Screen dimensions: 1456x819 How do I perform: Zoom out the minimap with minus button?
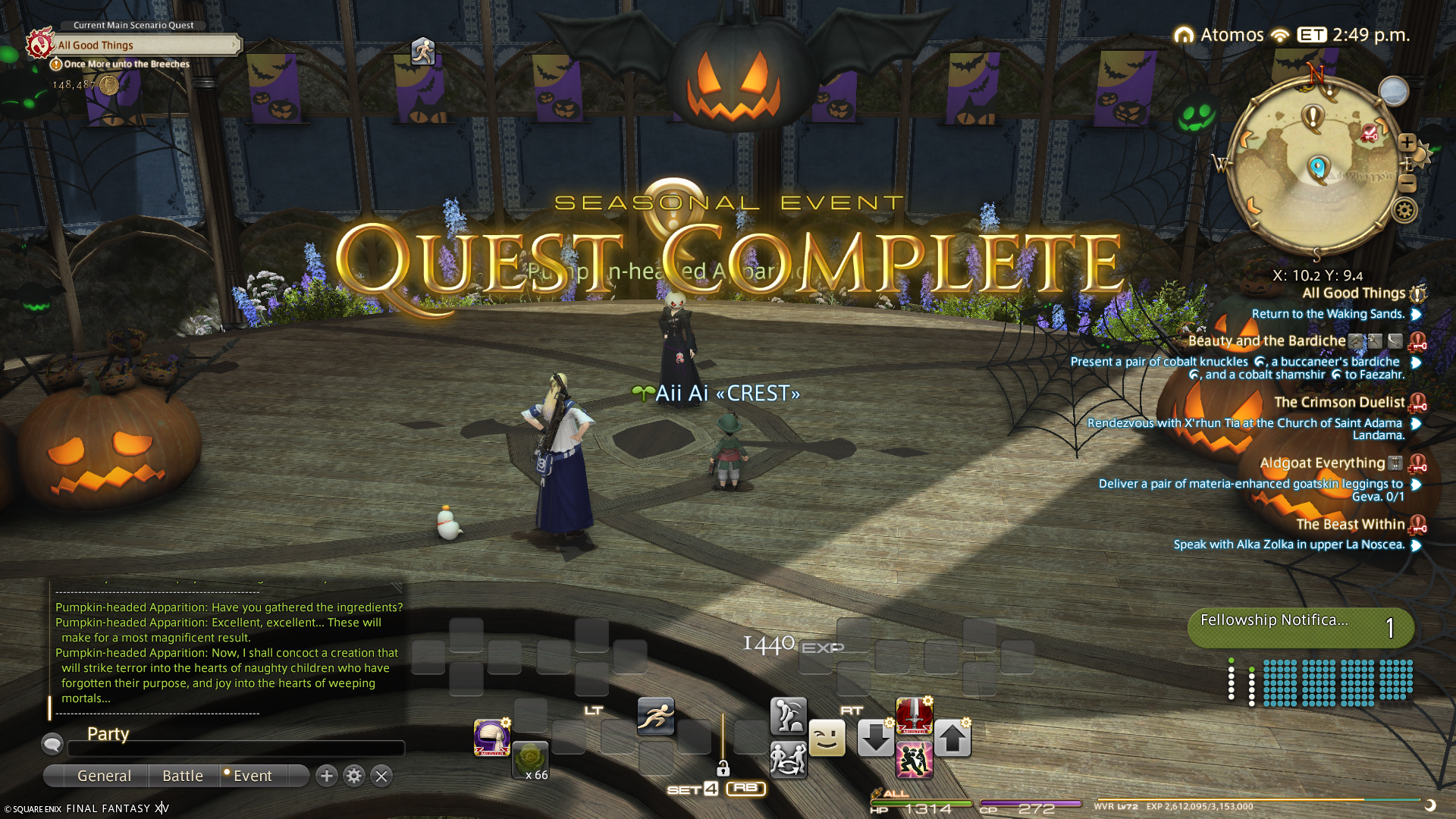coord(1407,183)
